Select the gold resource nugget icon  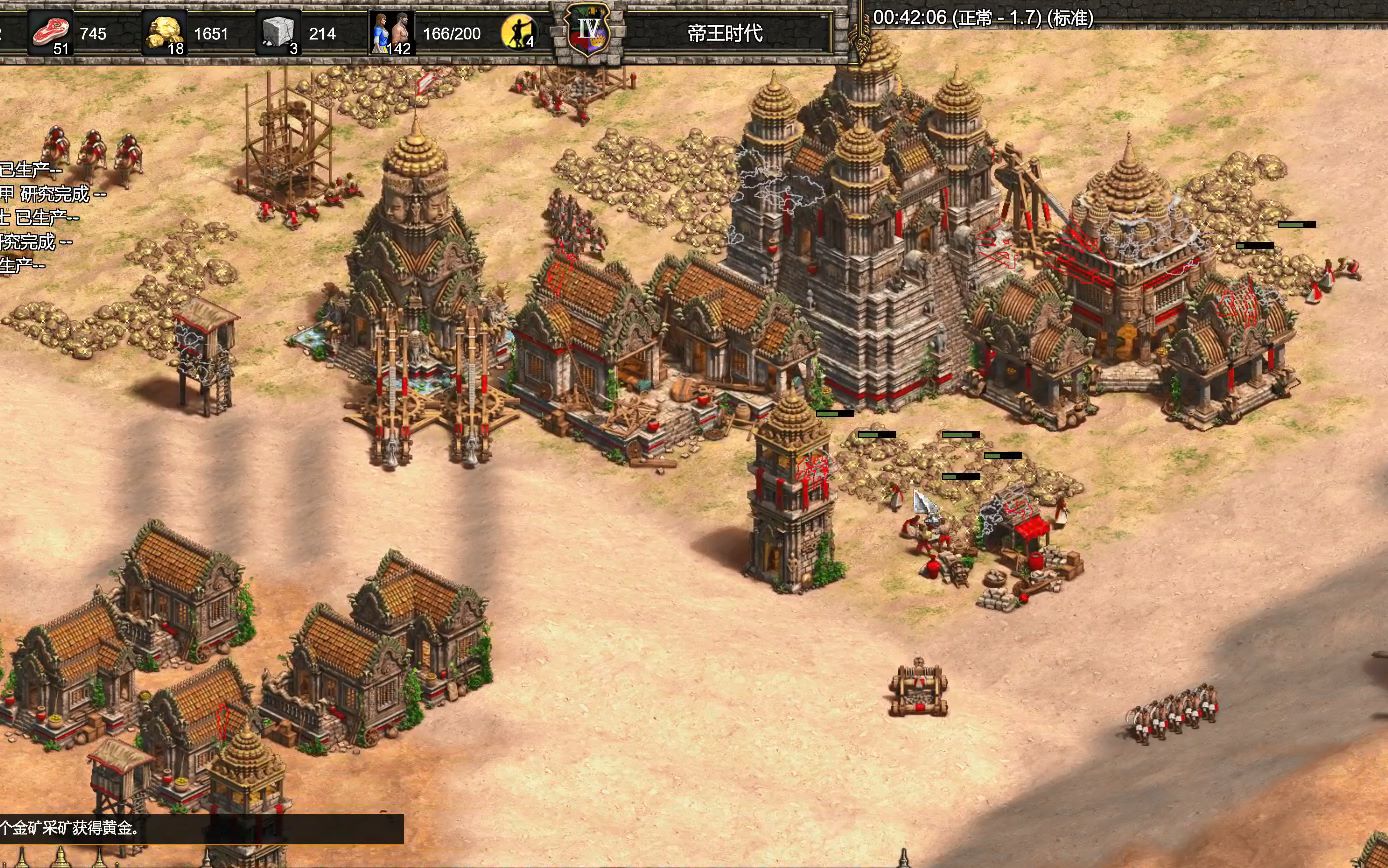pos(165,32)
